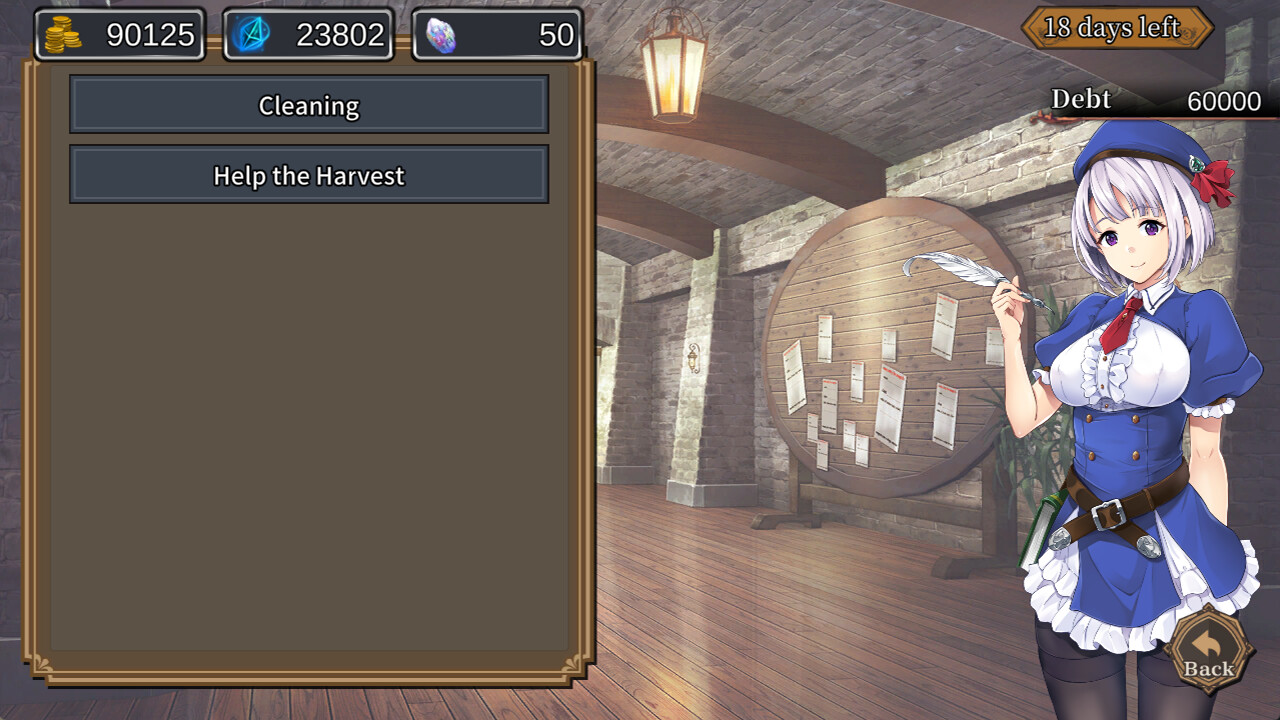Select the Cleaning job
1280x720 pixels.
coord(308,104)
